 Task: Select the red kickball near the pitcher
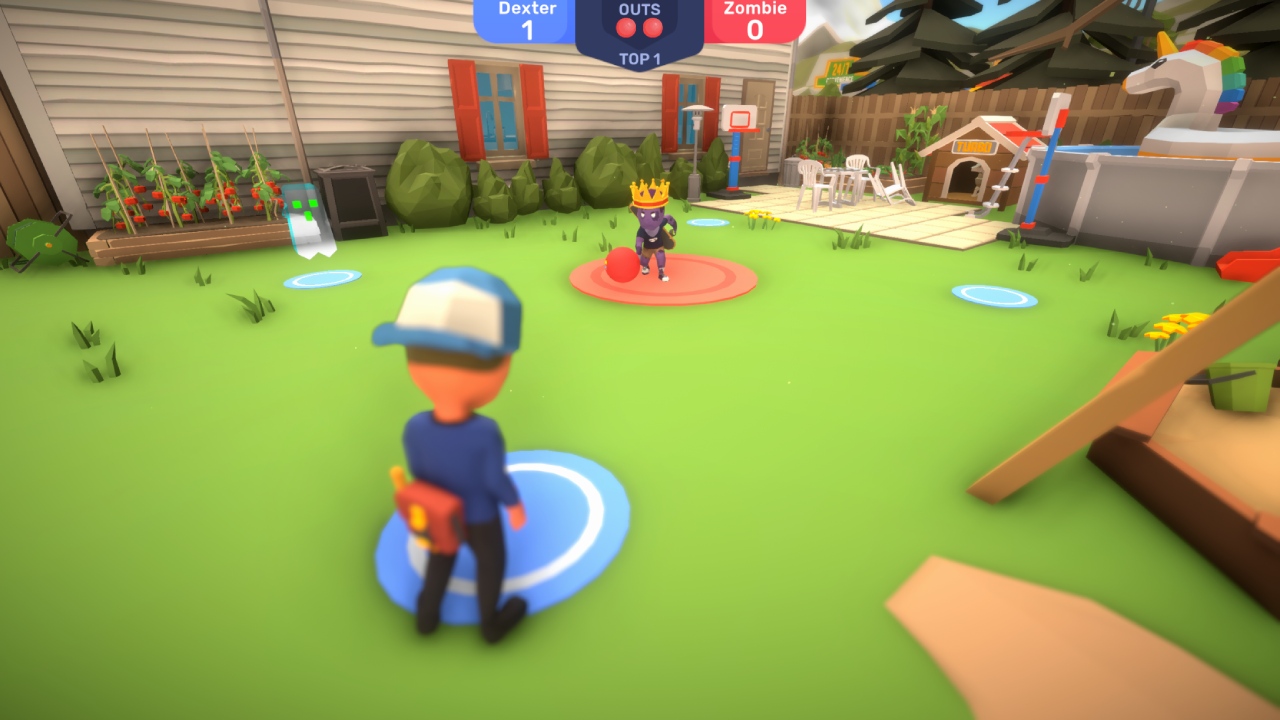point(621,263)
